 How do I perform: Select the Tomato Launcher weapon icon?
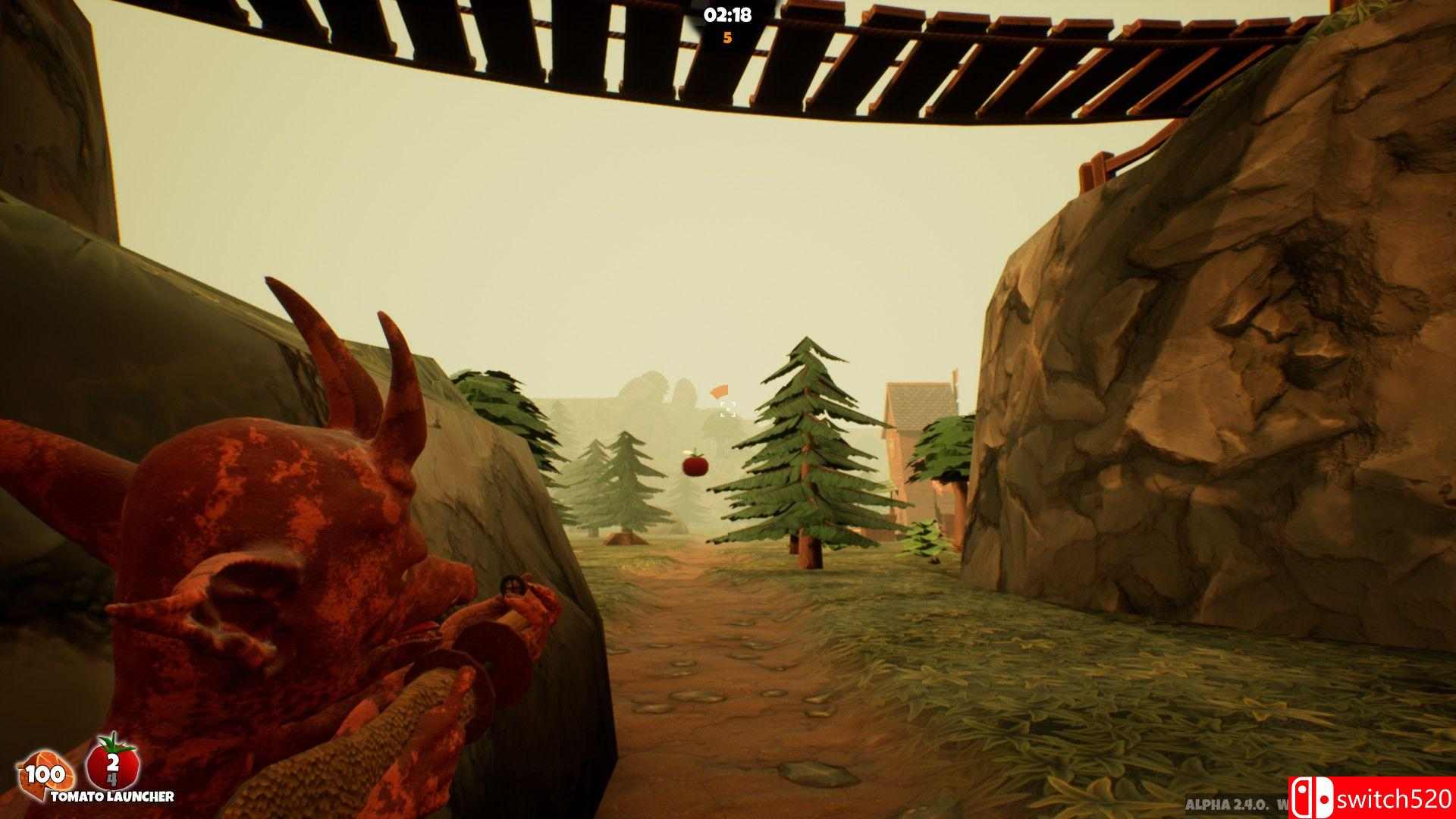(112, 767)
